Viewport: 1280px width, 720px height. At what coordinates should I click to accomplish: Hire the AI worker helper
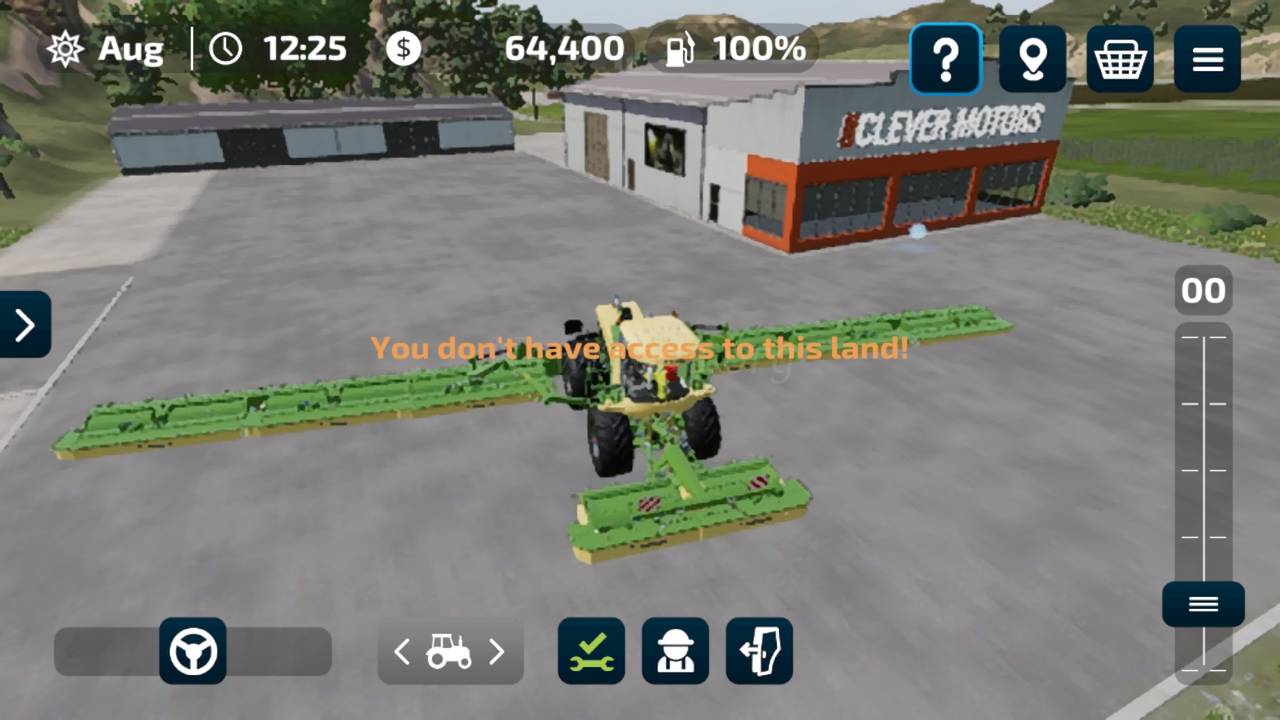675,651
